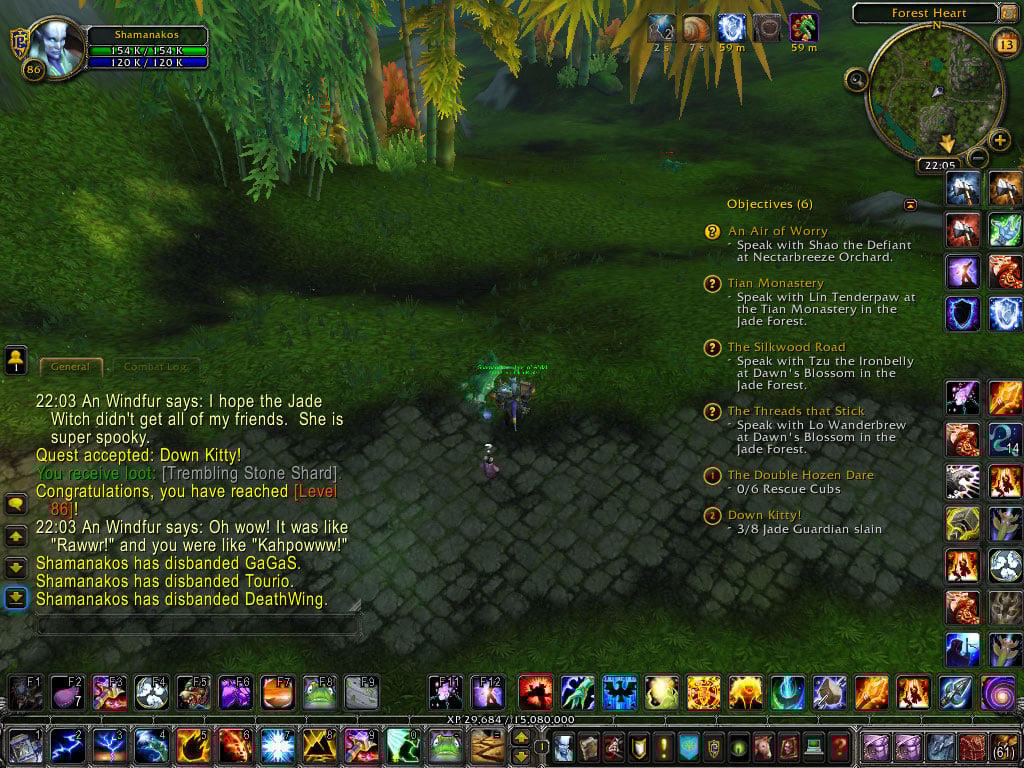Viewport: 1024px width, 768px height.
Task: Click the seashell buff icon with 7 s
Action: pos(696,28)
